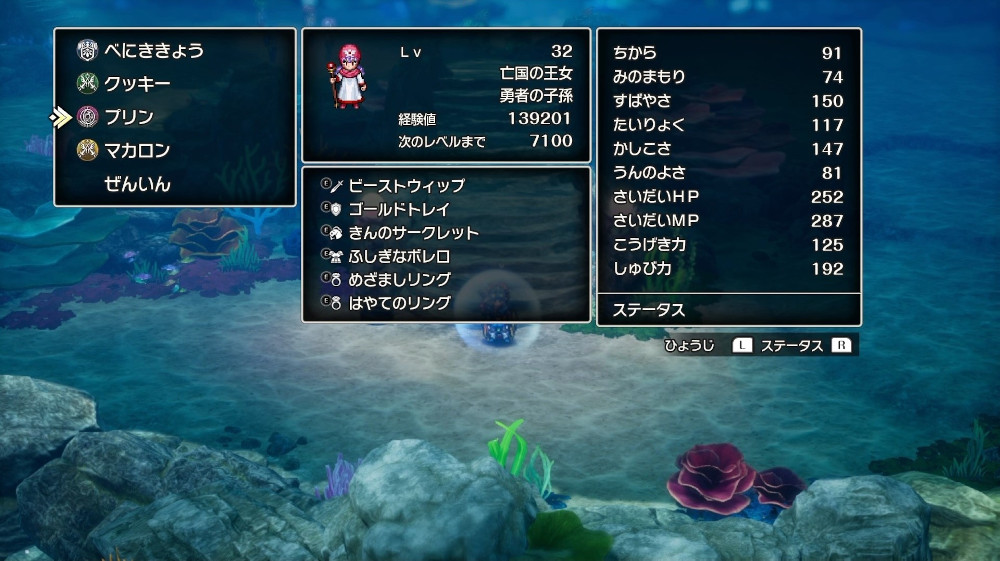Screen dimensions: 1000x561
Task: Choose the ぜんいん (everyone) entry
Action: click(137, 184)
